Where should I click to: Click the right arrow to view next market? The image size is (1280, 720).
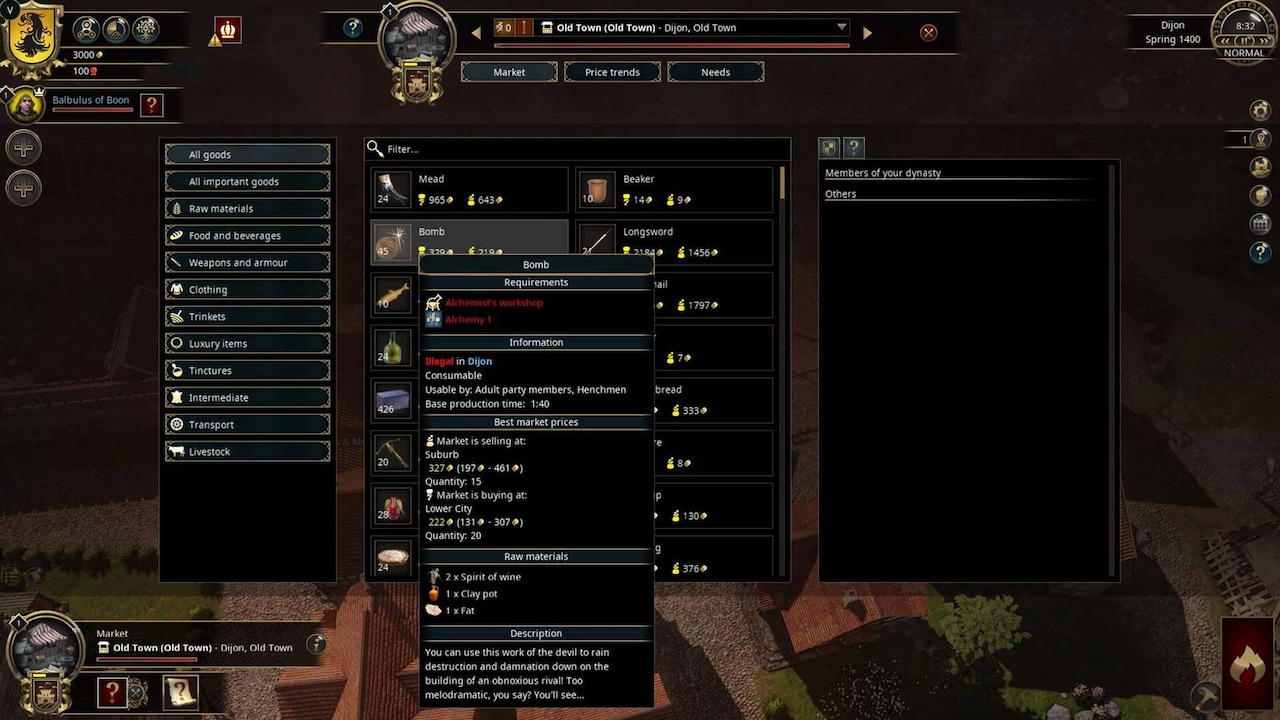pyautogui.click(x=867, y=31)
